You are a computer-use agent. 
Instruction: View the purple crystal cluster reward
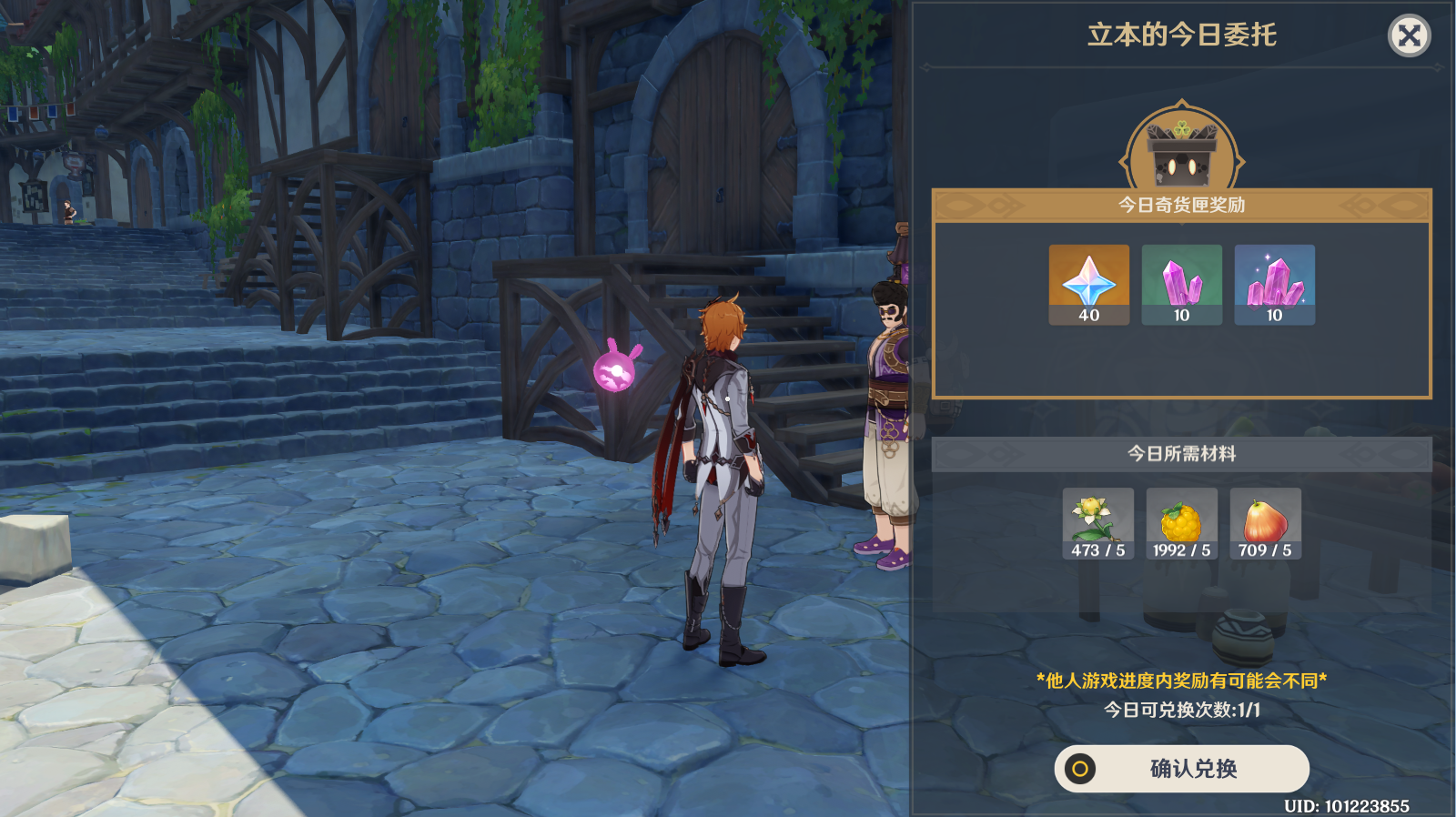1274,284
